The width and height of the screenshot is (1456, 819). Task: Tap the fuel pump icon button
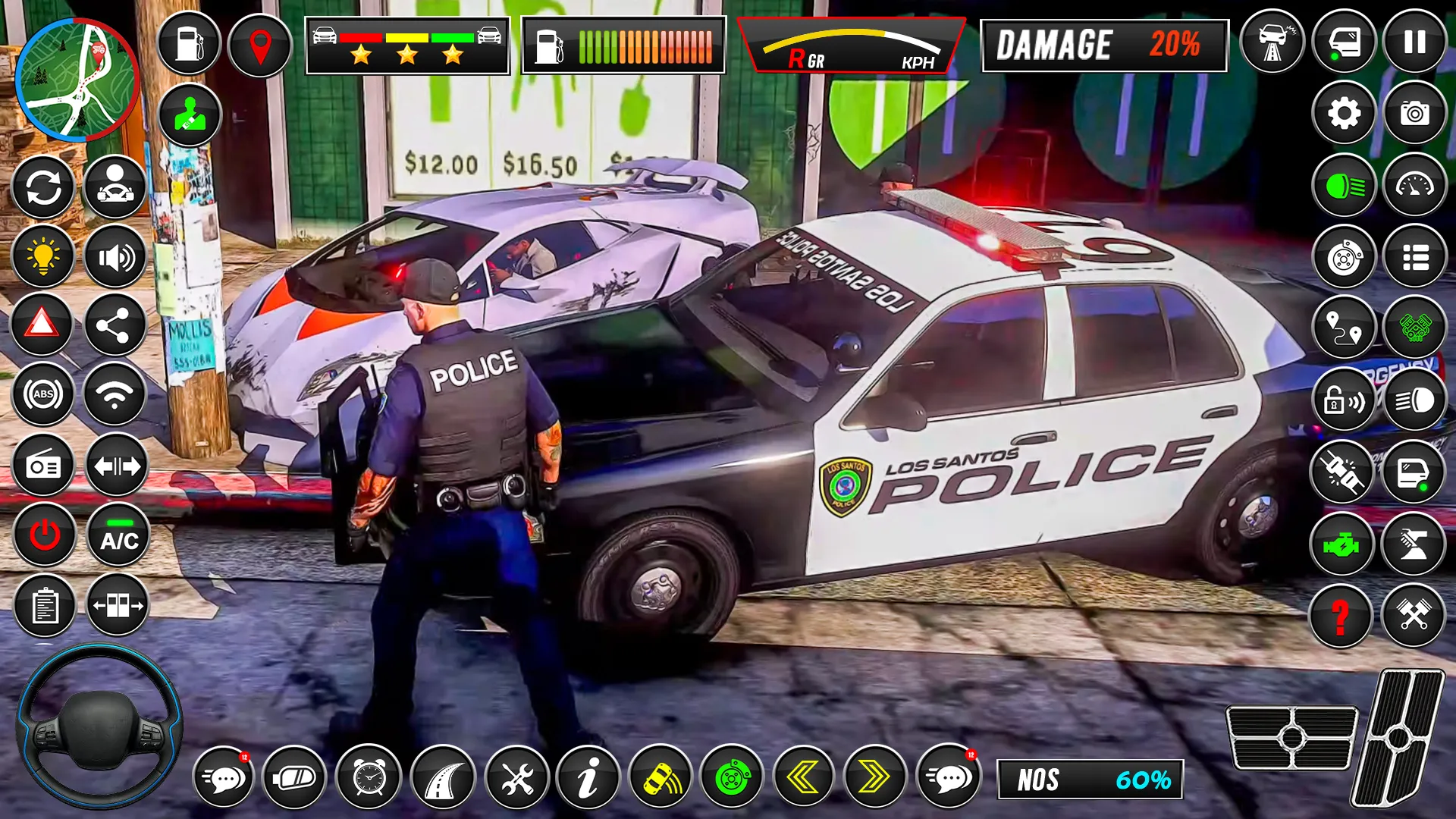pyautogui.click(x=189, y=43)
